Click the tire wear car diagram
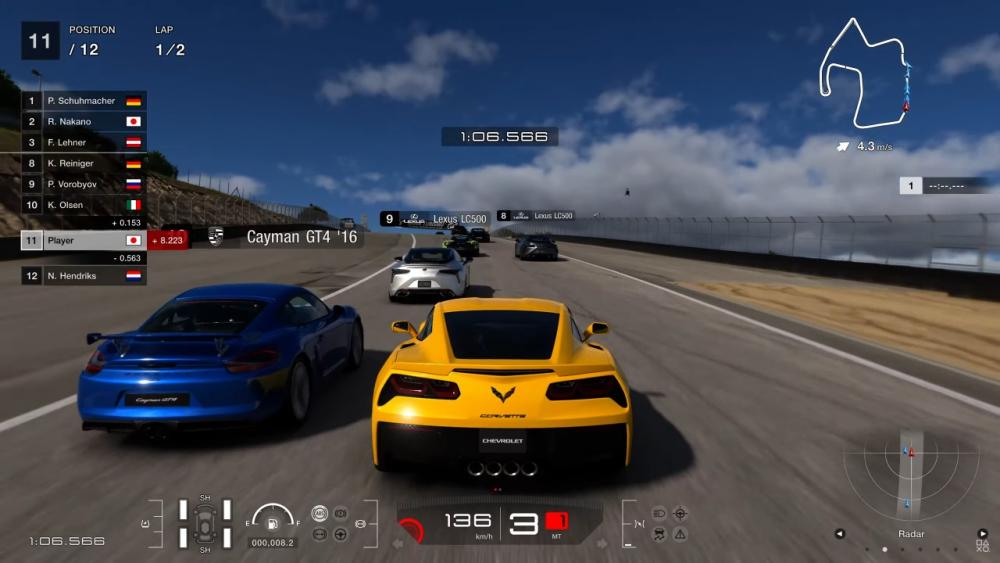 coord(205,522)
